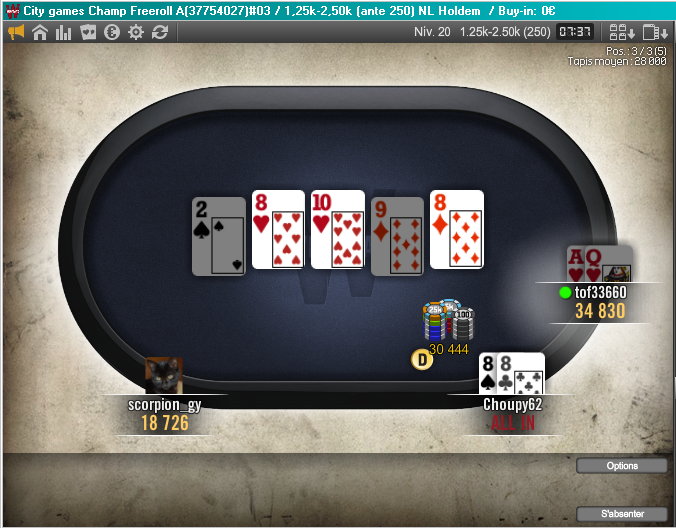676x528 pixels.
Task: Select player scorpion_gy's avatar
Action: [163, 376]
